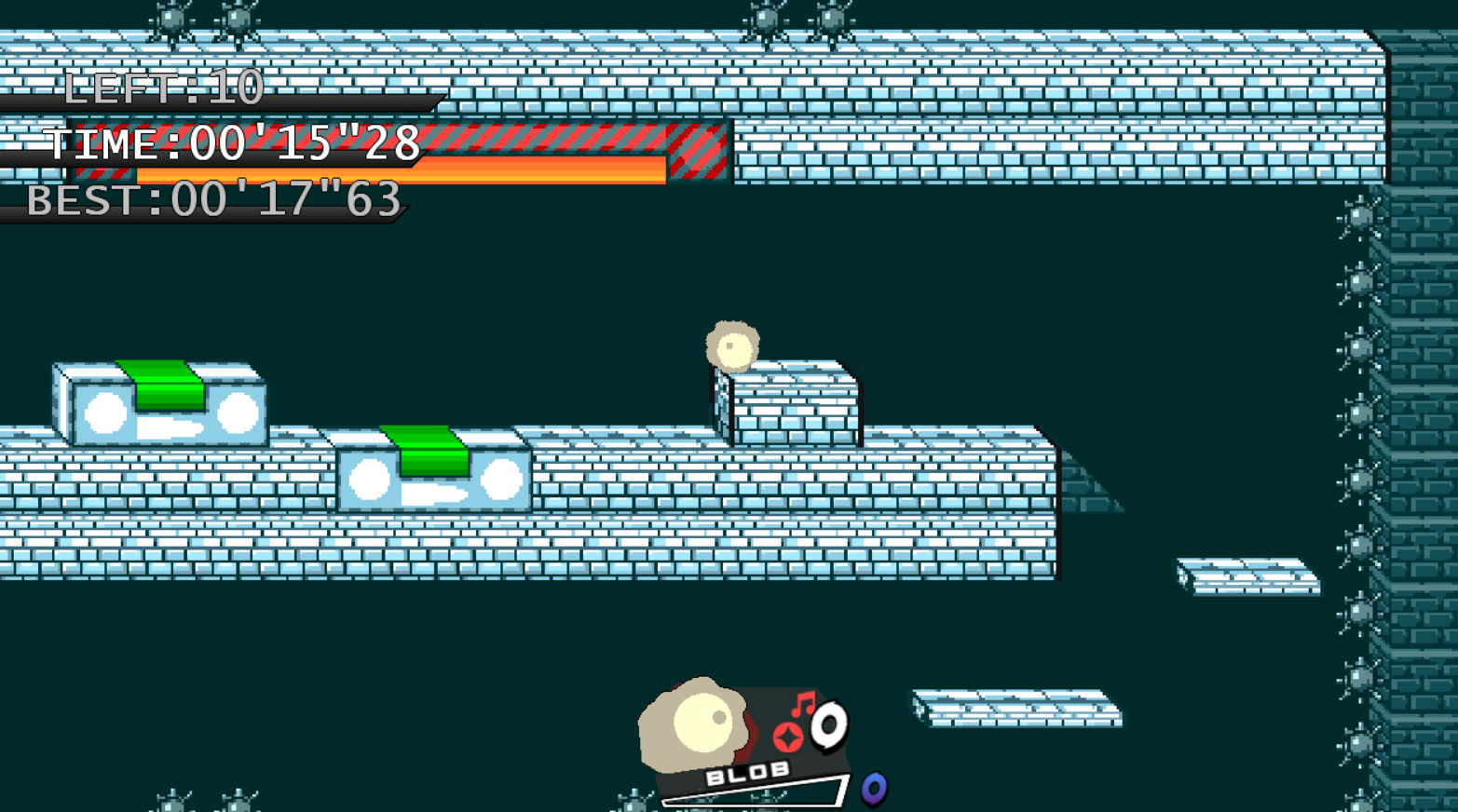Select the blob character standing on the ice block
Screen dimensions: 1458x812
(732, 345)
